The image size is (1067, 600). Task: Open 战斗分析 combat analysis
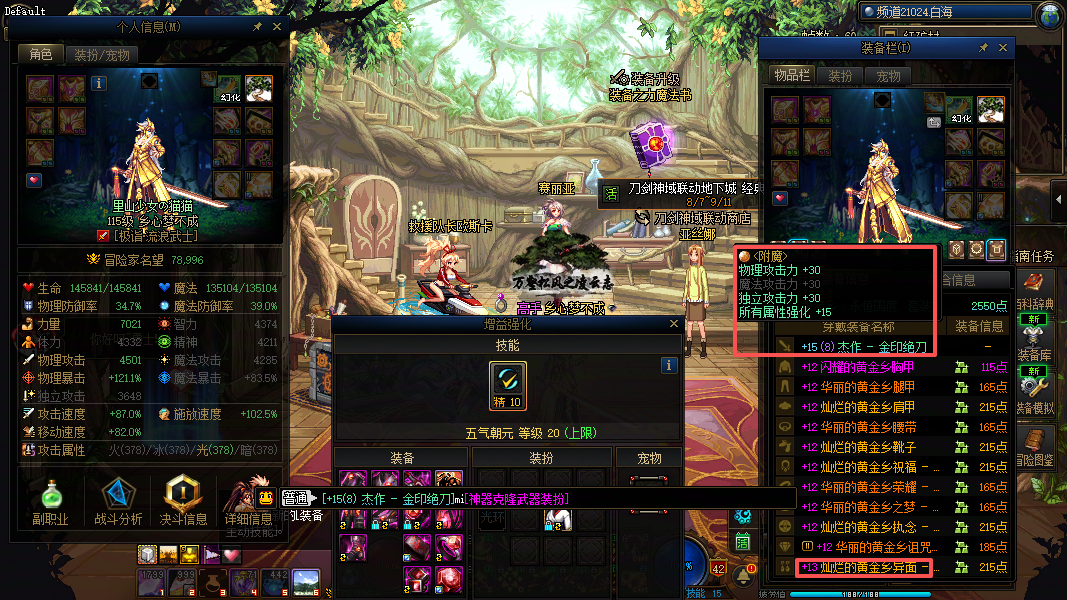pos(118,500)
